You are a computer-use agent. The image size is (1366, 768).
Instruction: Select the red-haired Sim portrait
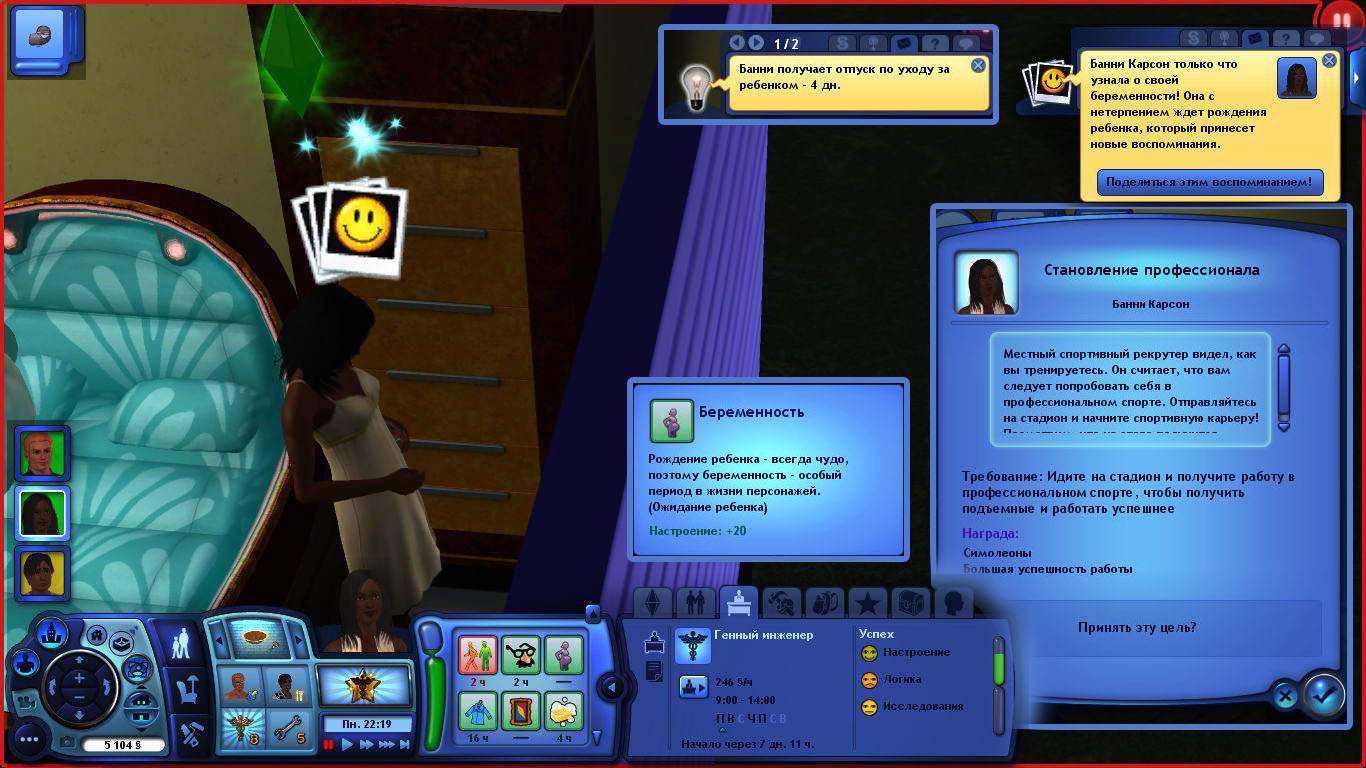42,452
